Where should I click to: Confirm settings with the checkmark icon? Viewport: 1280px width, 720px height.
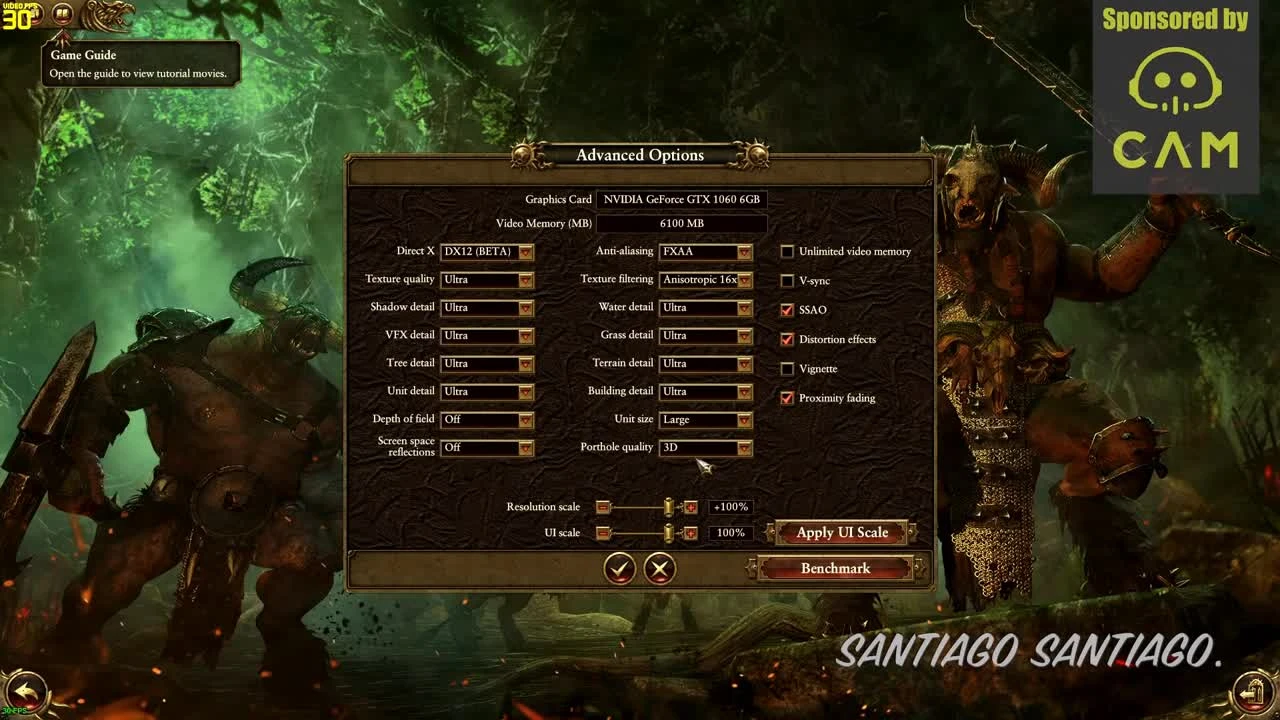pos(620,567)
